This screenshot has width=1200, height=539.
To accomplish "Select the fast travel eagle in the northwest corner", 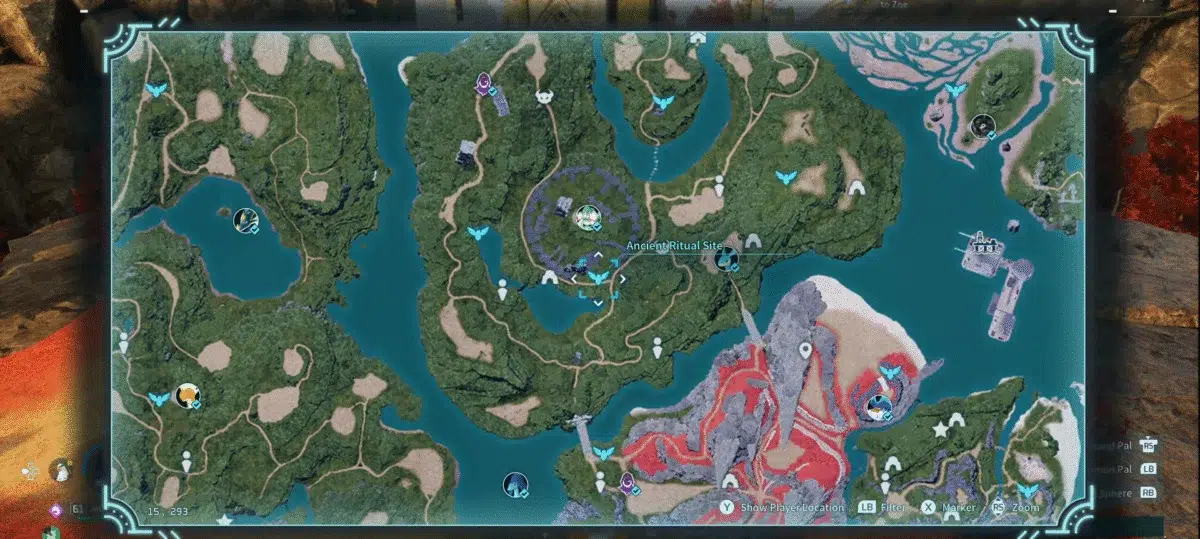I will pos(156,90).
